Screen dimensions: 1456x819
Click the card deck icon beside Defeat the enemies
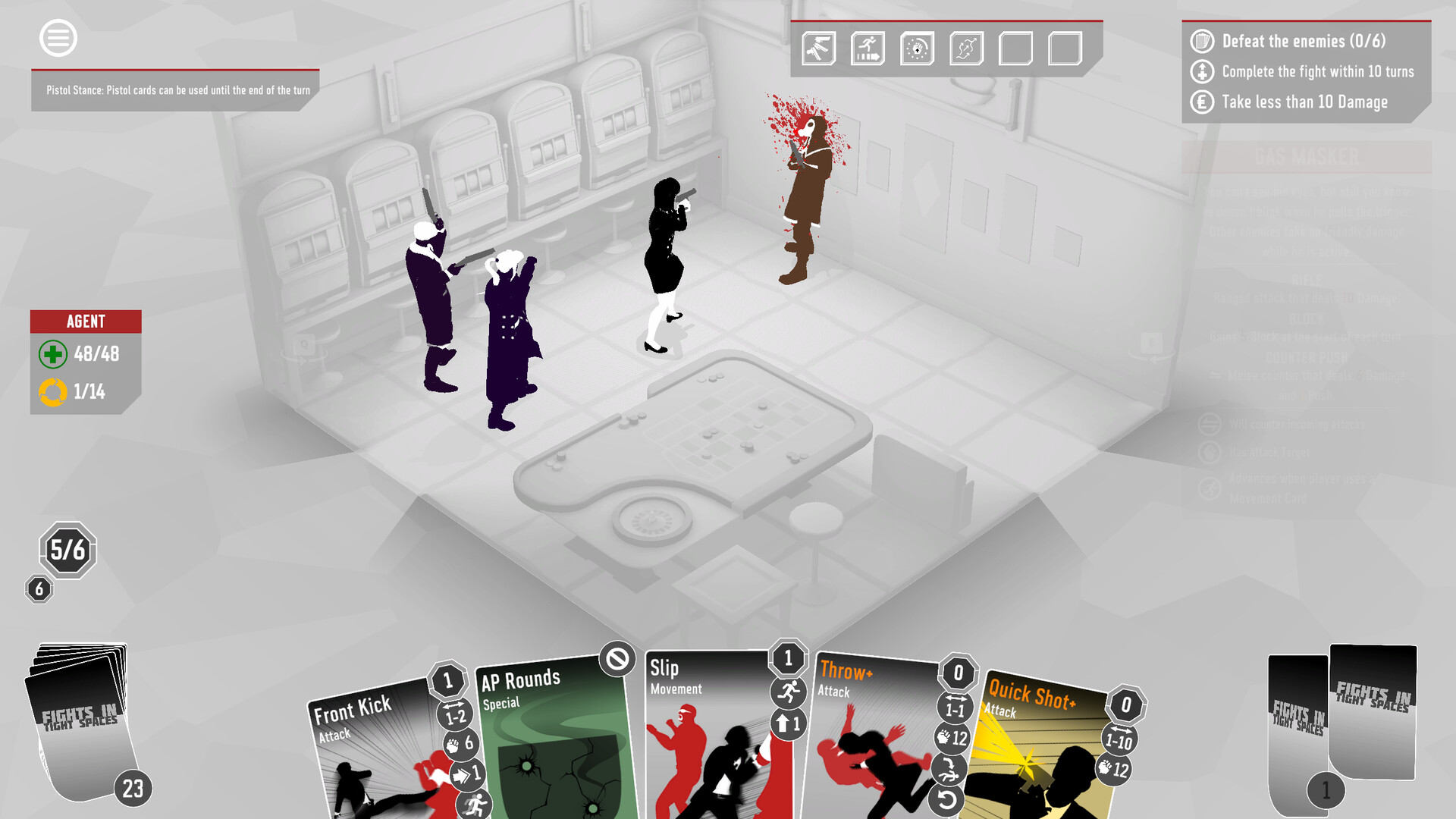coord(1202,42)
